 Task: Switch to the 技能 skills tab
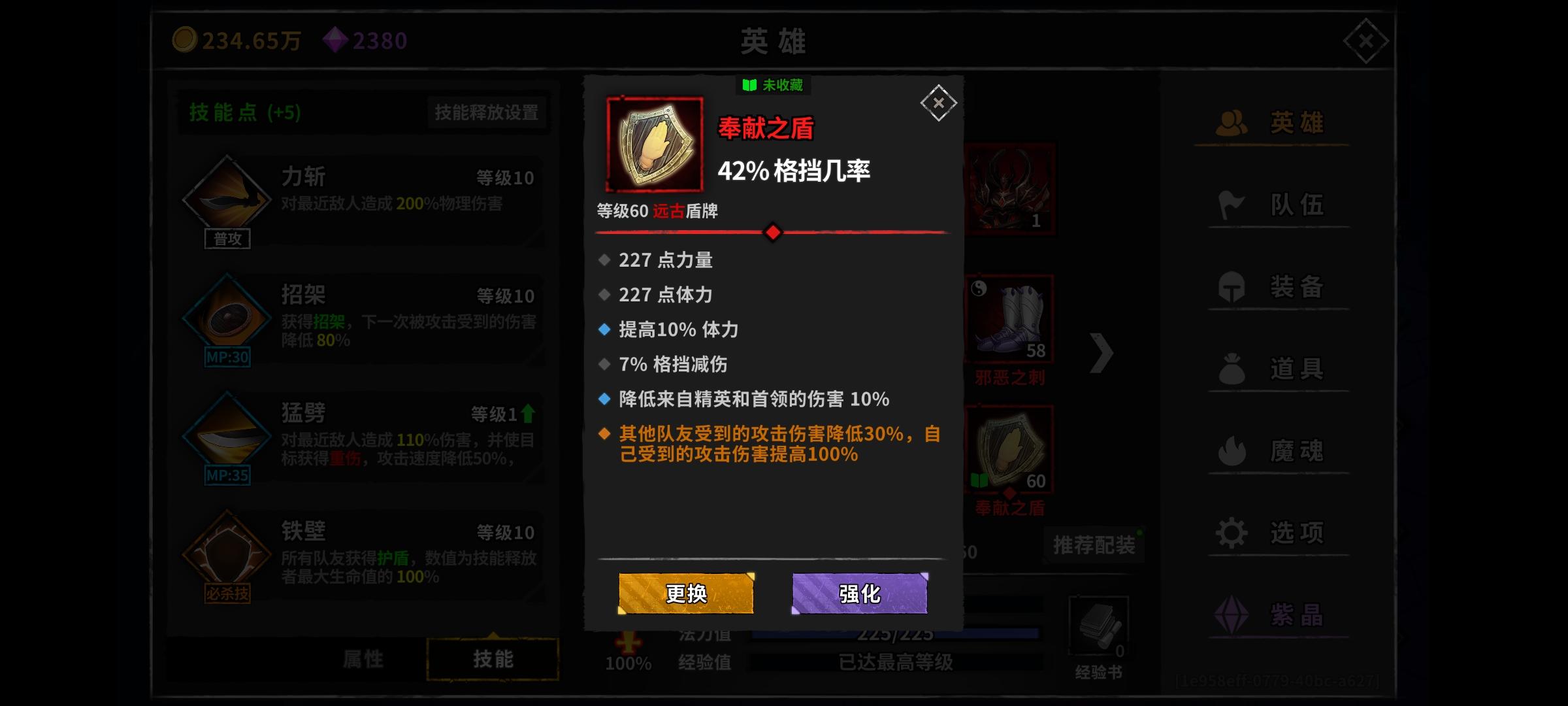tap(492, 659)
